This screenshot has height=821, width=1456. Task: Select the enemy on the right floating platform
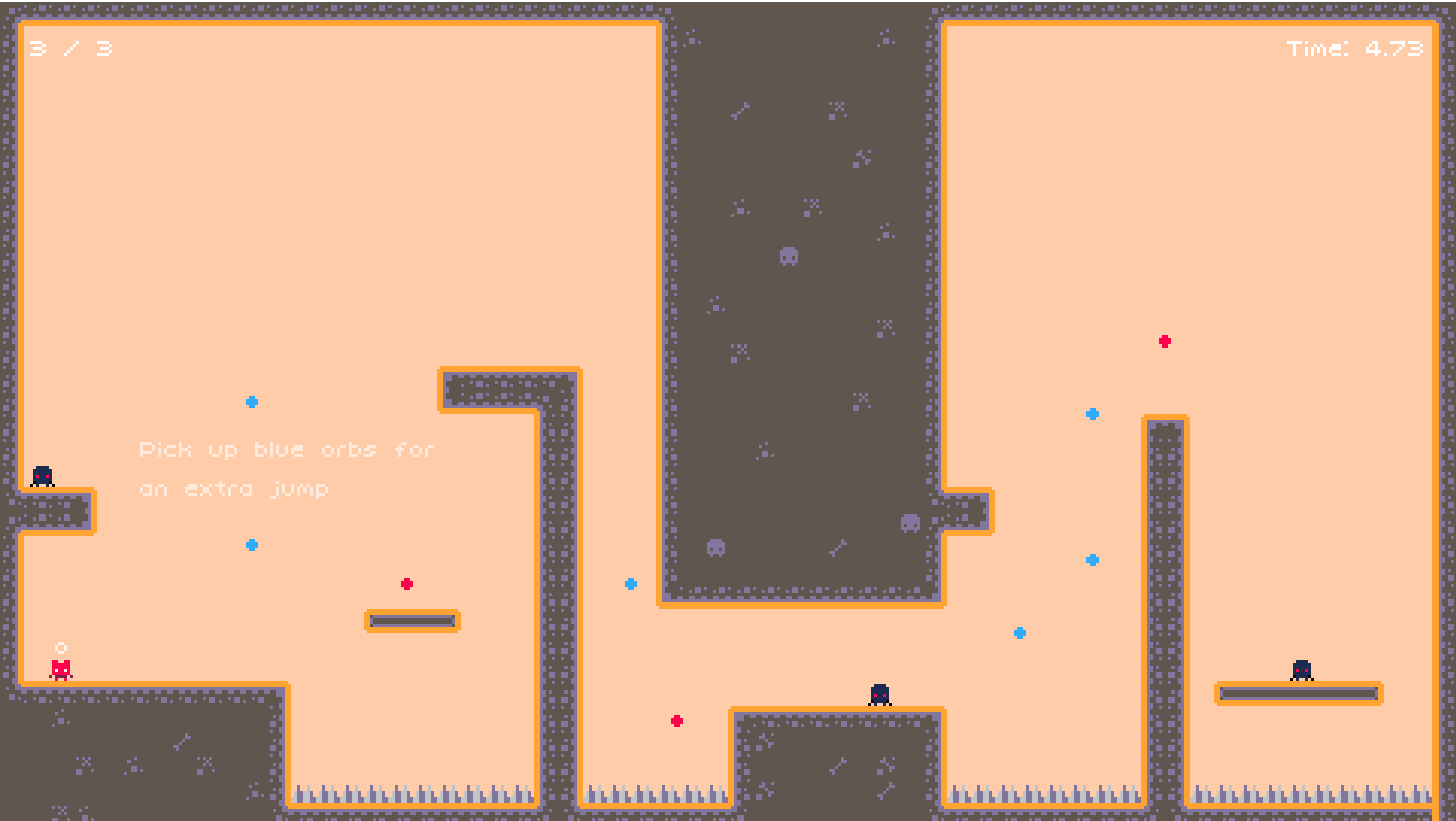coord(1301,670)
